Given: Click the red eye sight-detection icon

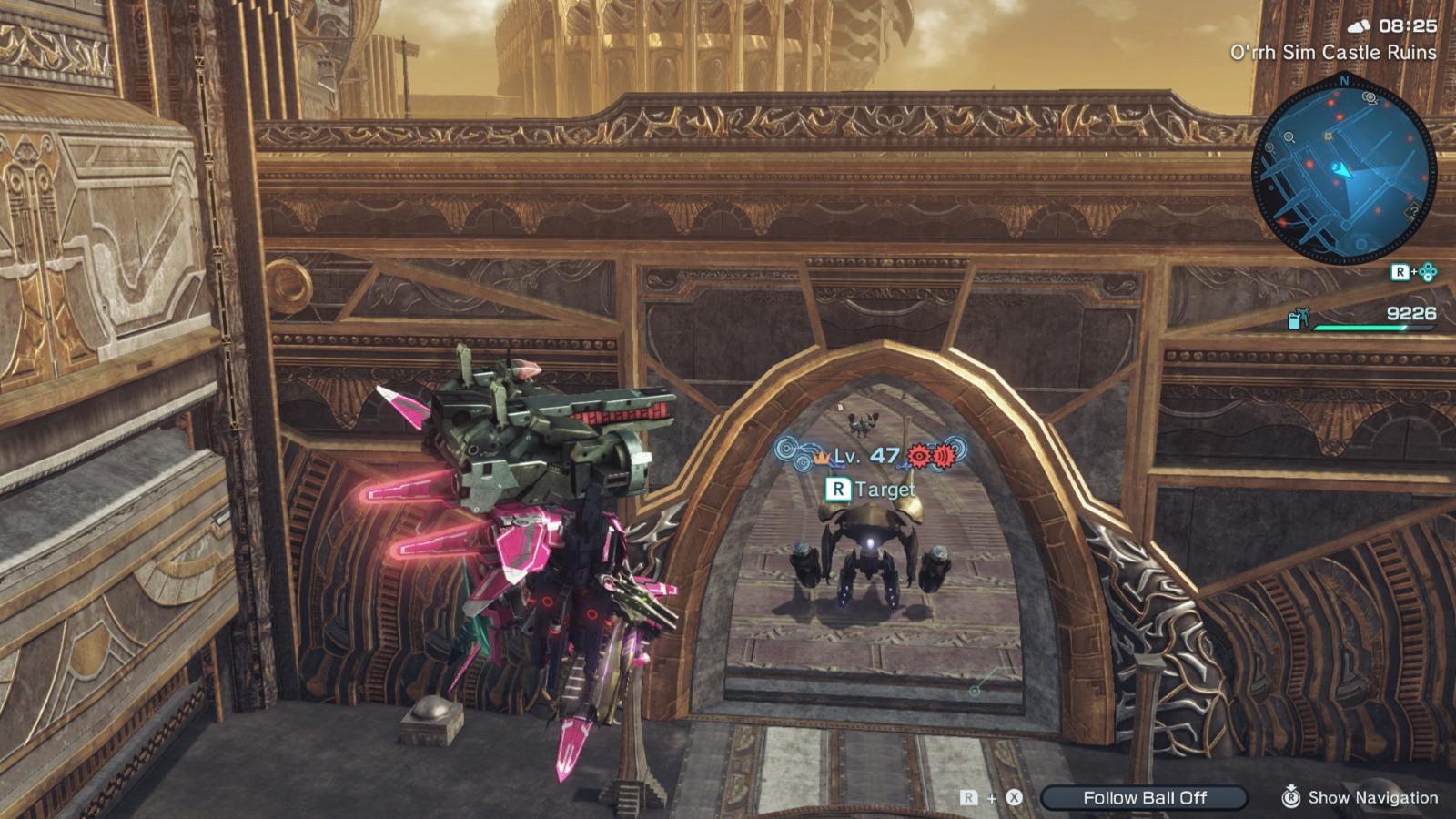Looking at the screenshot, I should pos(919,456).
